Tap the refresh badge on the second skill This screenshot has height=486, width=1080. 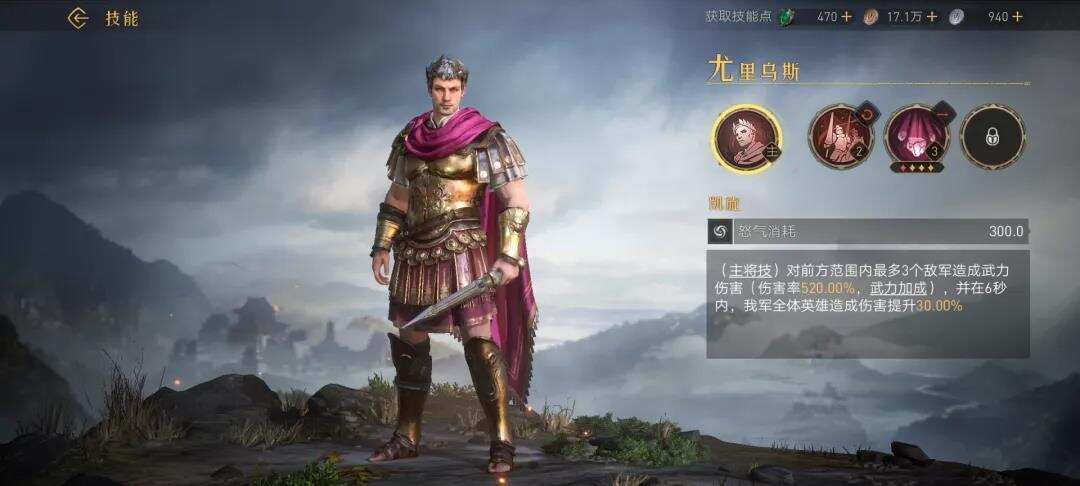point(864,115)
